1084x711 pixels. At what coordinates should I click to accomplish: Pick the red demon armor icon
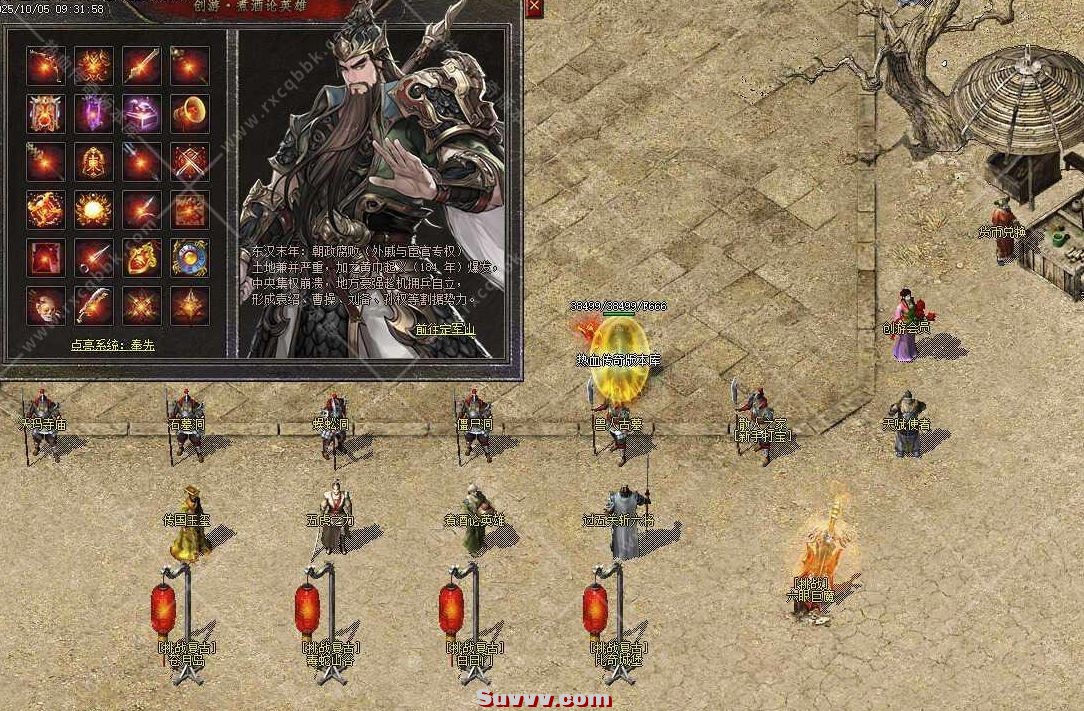click(x=46, y=114)
